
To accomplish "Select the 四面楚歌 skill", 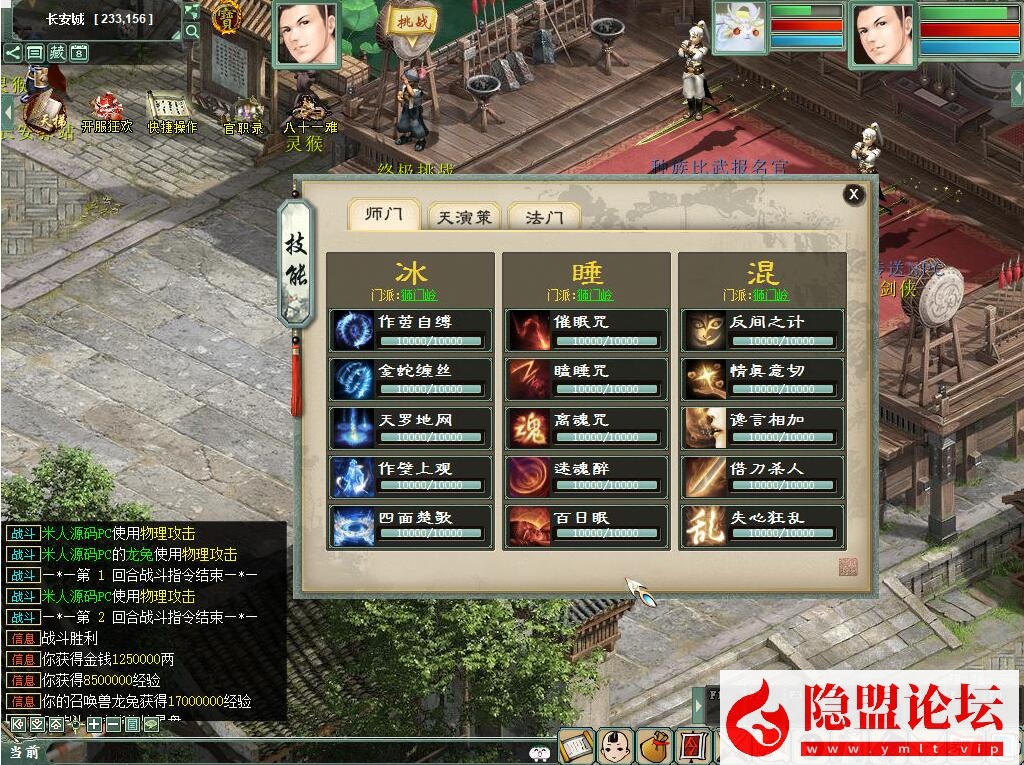I will click(411, 525).
